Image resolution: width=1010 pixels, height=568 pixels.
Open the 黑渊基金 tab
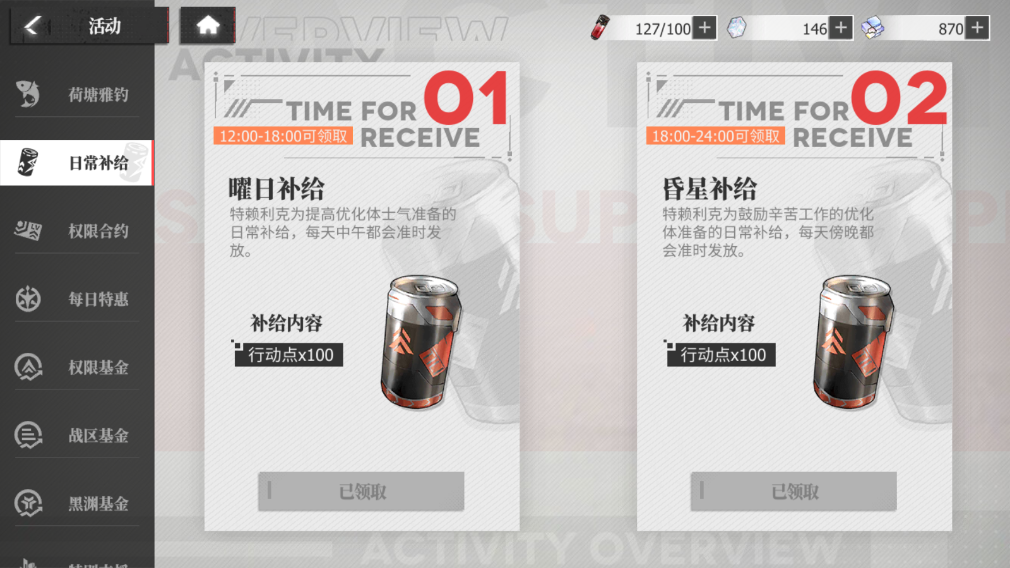(x=77, y=503)
